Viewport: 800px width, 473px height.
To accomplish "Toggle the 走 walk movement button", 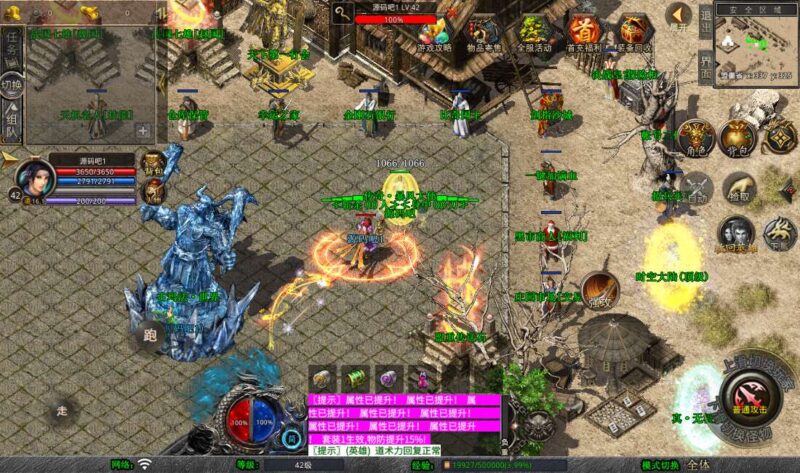I will [x=62, y=411].
